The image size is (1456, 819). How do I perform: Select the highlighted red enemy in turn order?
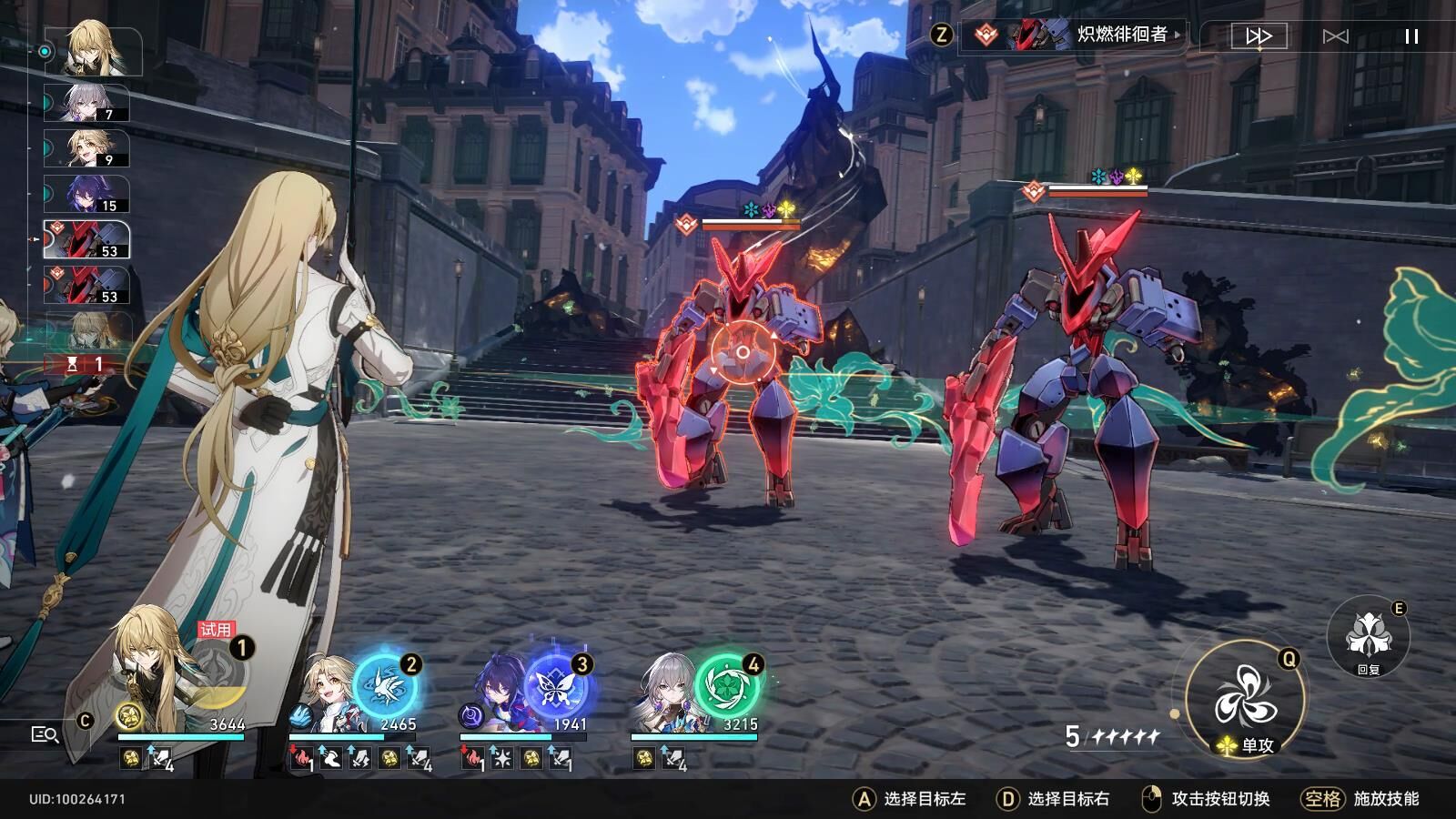(87, 240)
